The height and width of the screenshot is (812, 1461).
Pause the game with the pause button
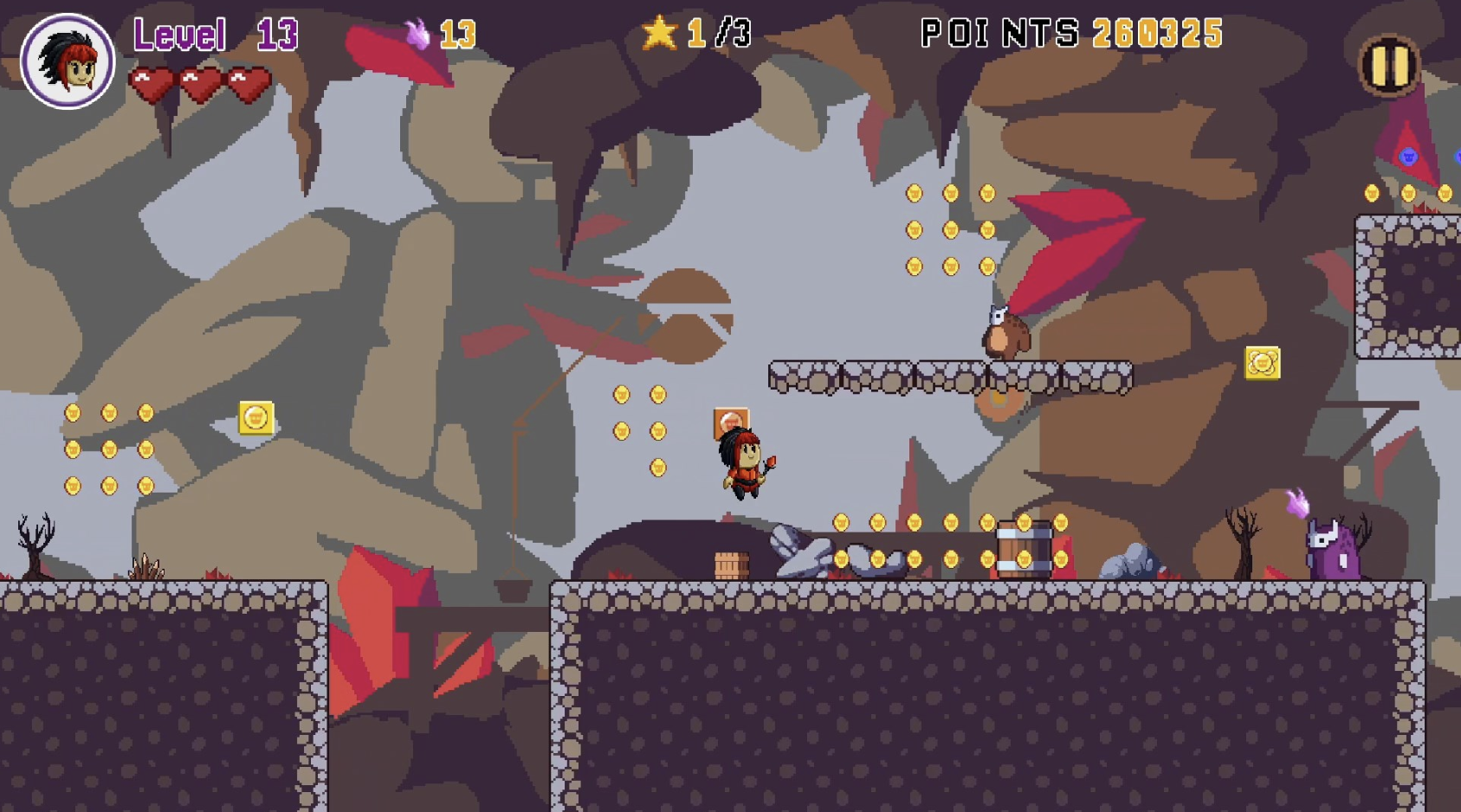pyautogui.click(x=1389, y=65)
